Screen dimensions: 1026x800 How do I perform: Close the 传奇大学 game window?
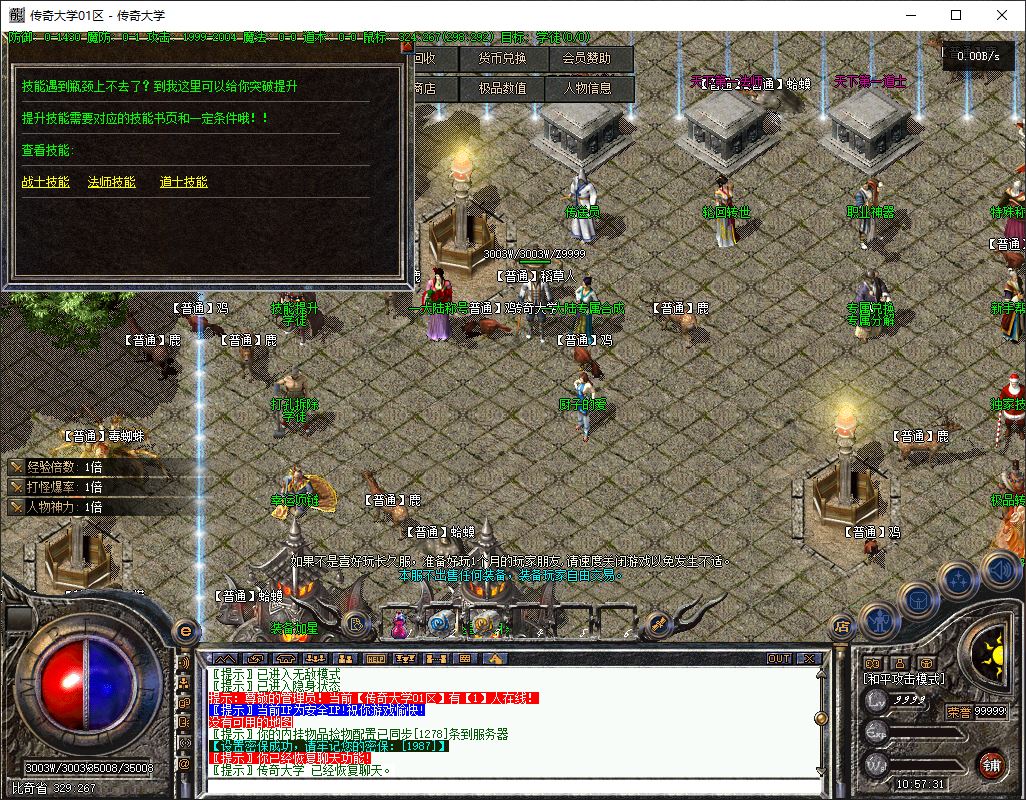pyautogui.click(x=1002, y=15)
